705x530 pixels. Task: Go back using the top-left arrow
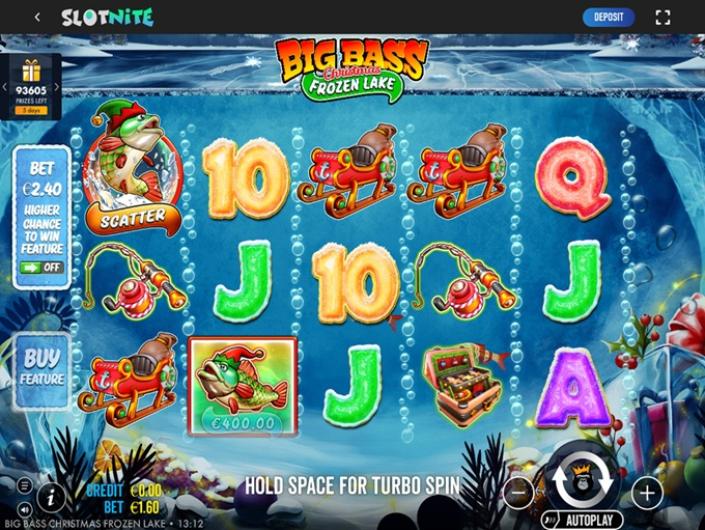(x=37, y=17)
